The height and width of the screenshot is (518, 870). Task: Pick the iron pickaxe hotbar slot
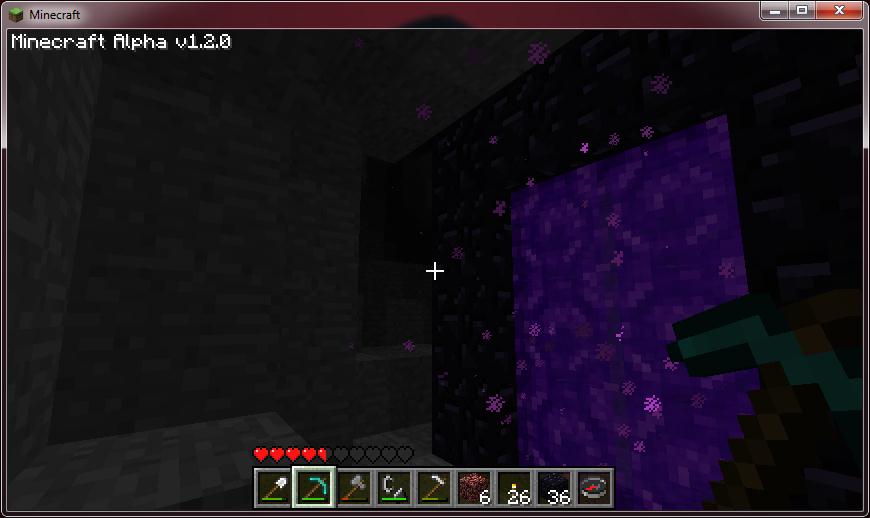pos(433,488)
